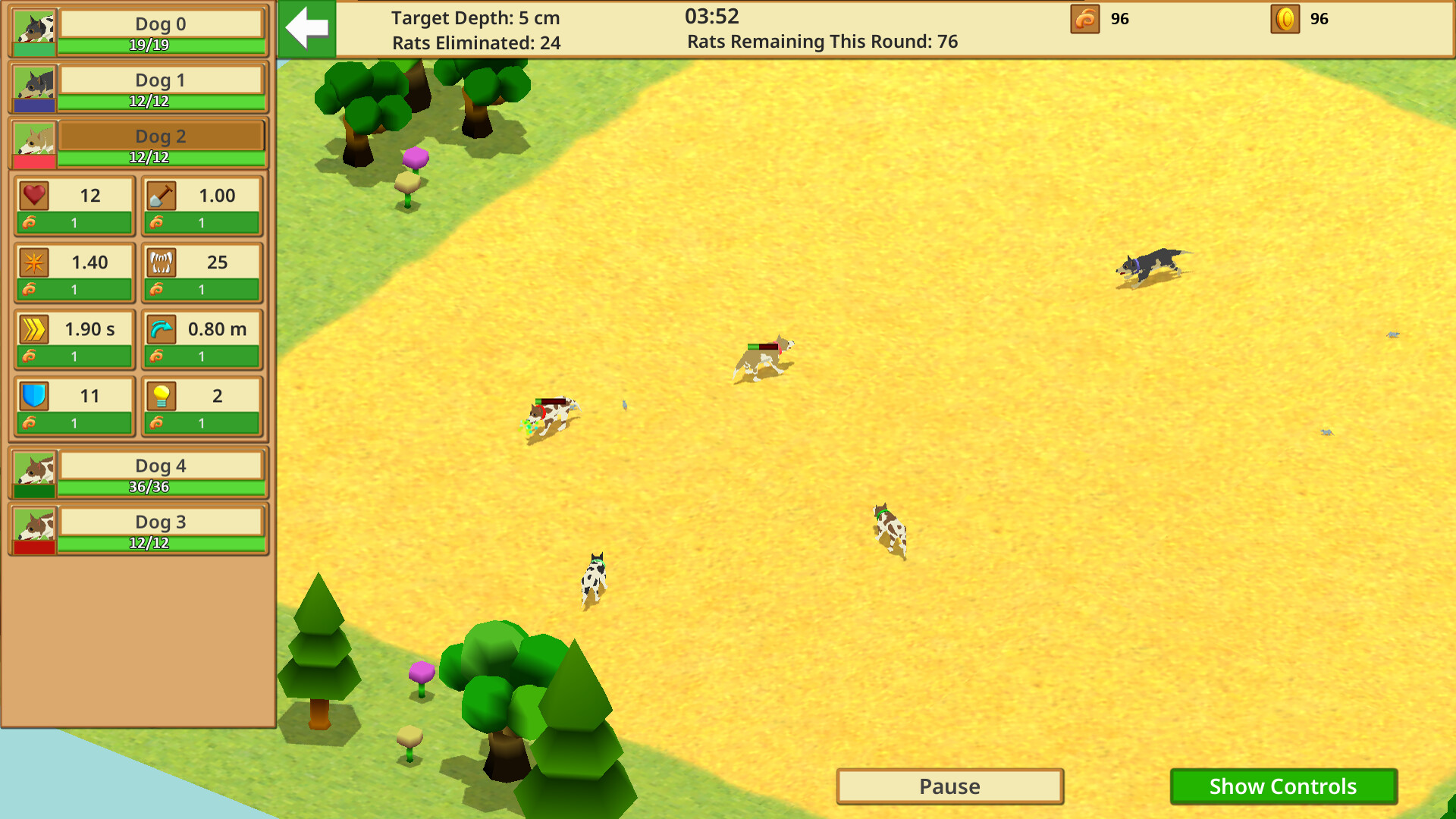Click the blue shield defense icon
Image resolution: width=1456 pixels, height=819 pixels.
point(33,395)
